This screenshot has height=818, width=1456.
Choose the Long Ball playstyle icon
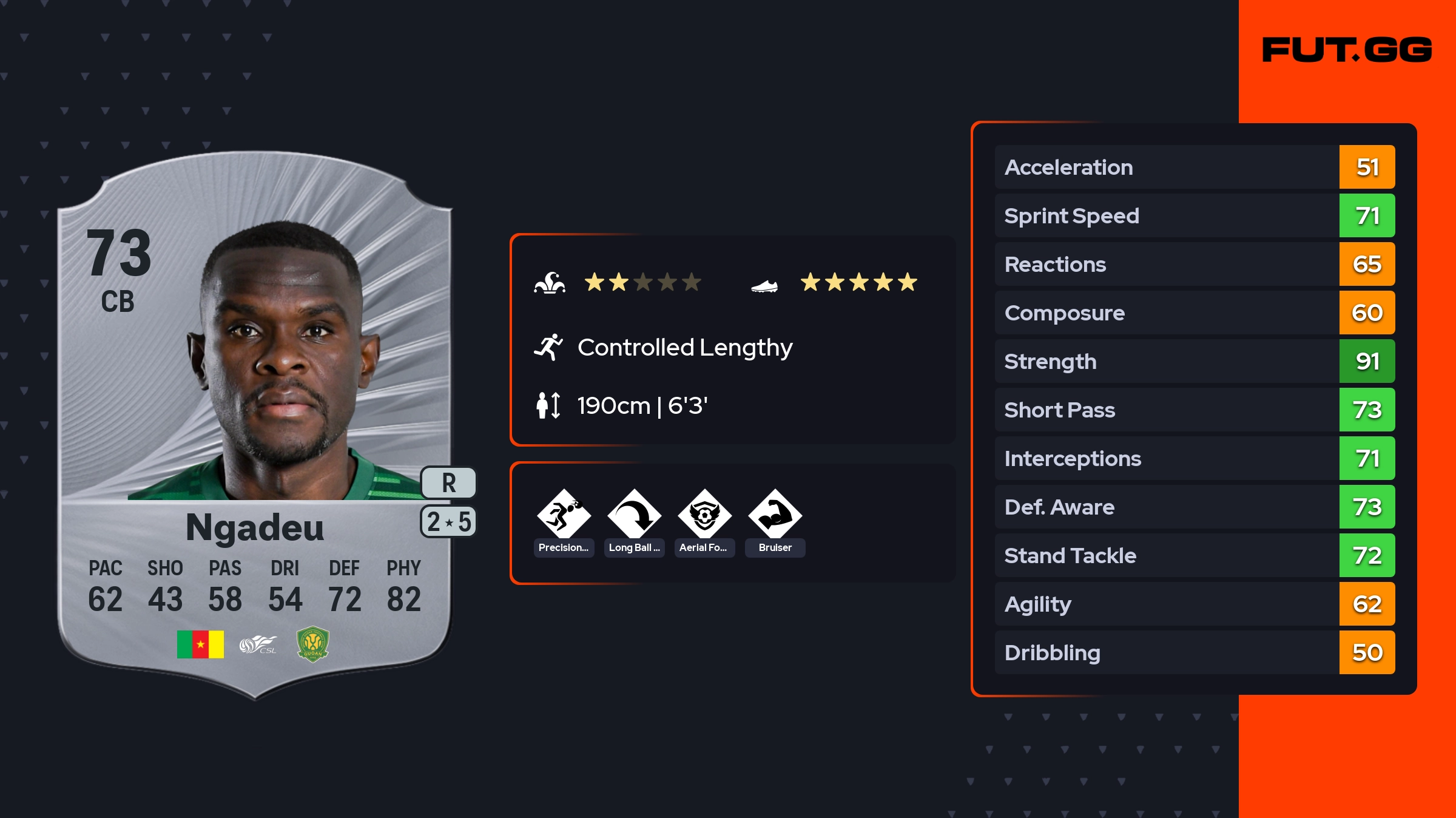[x=634, y=515]
